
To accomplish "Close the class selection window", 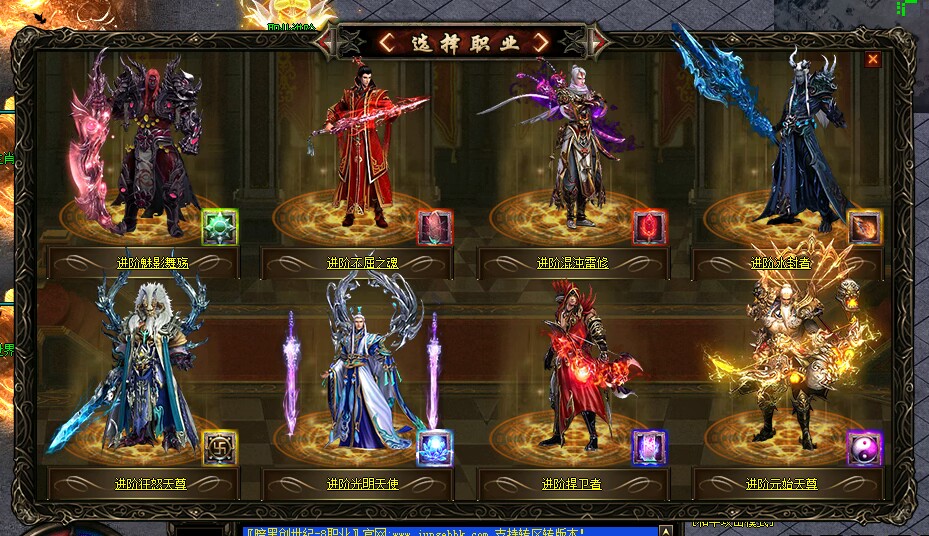I will (873, 60).
